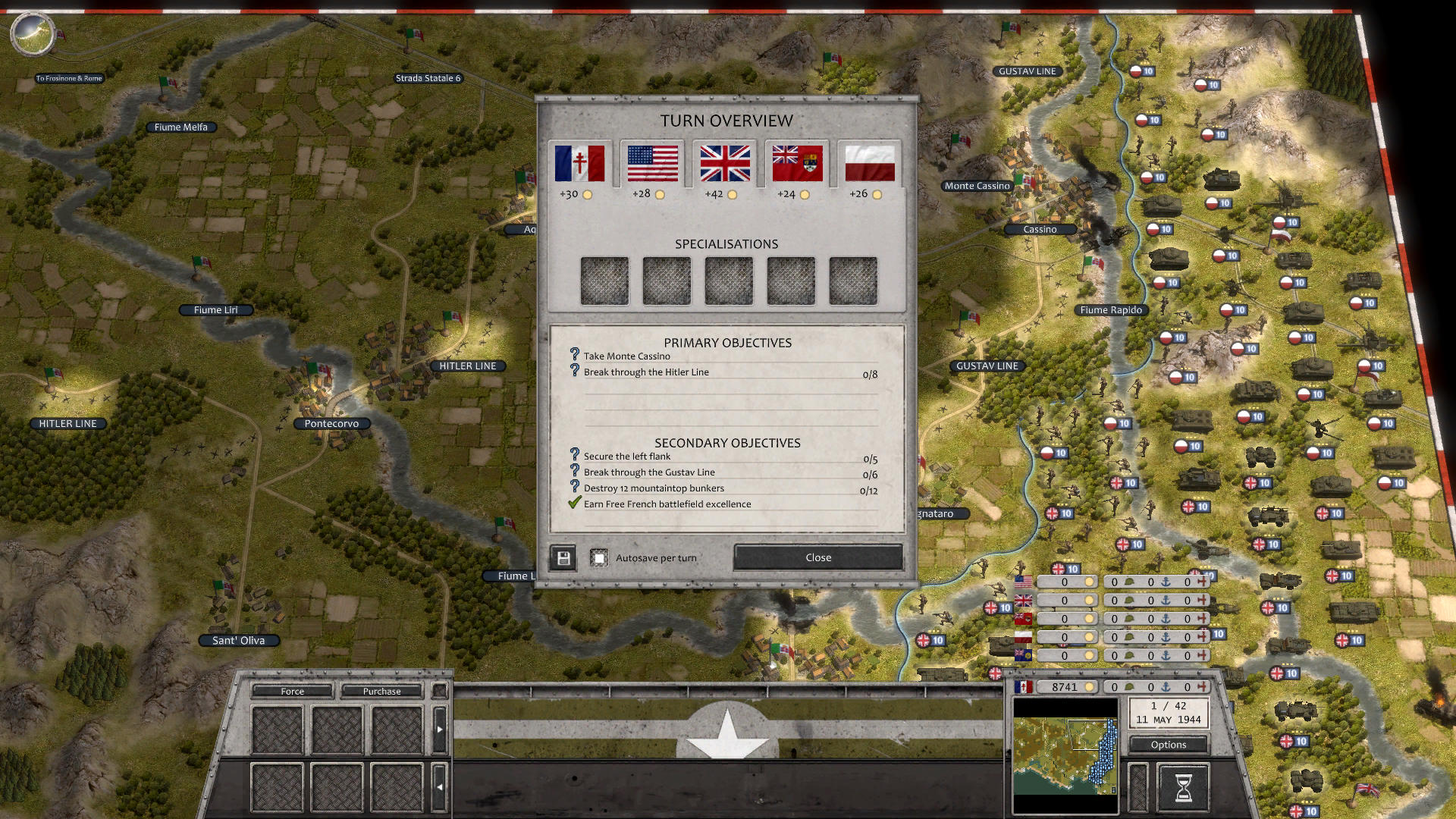The width and height of the screenshot is (1456, 819).
Task: Close the Turn Overview dialog
Action: [x=817, y=557]
